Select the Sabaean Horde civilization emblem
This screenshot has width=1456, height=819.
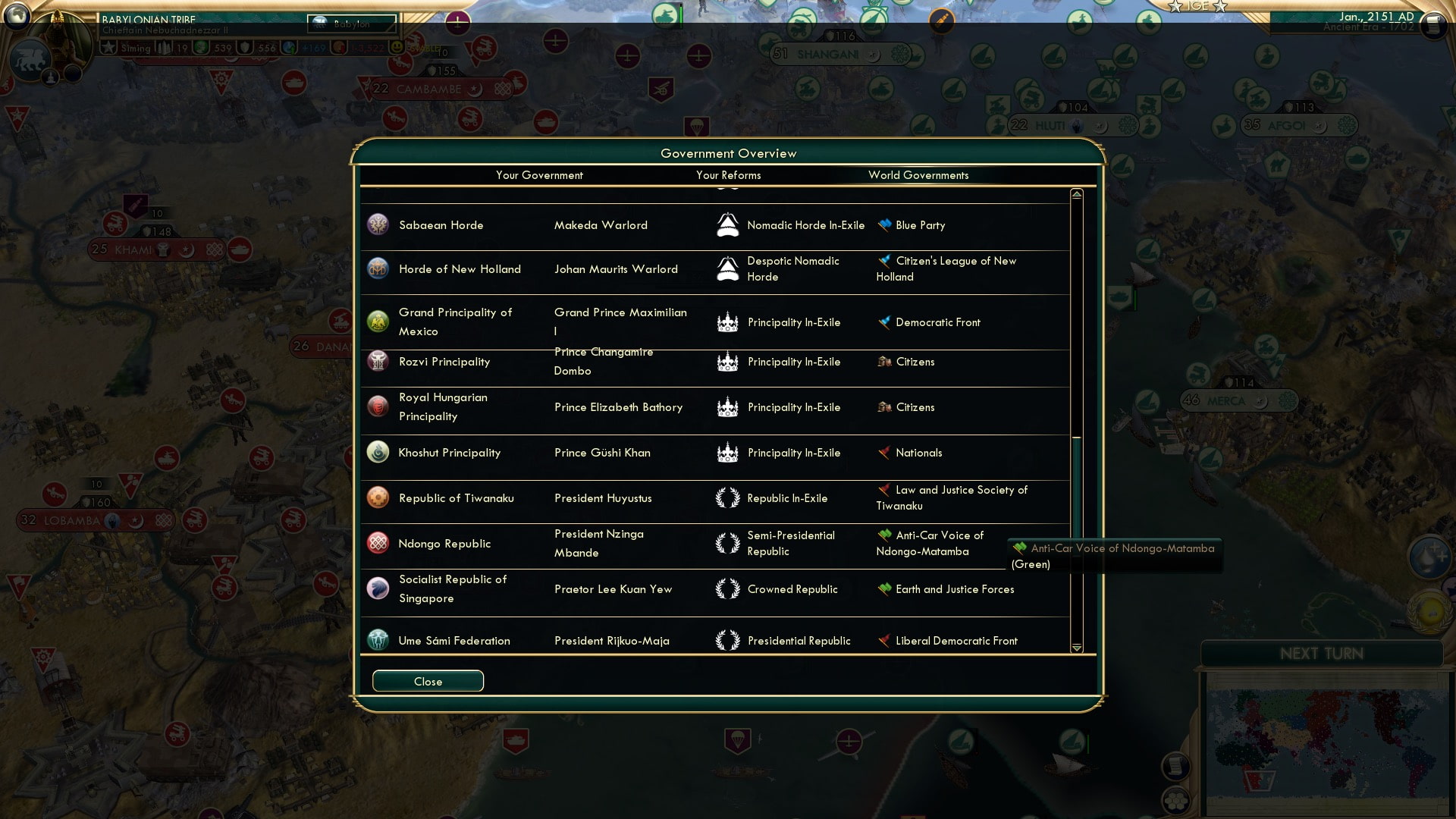(x=378, y=224)
